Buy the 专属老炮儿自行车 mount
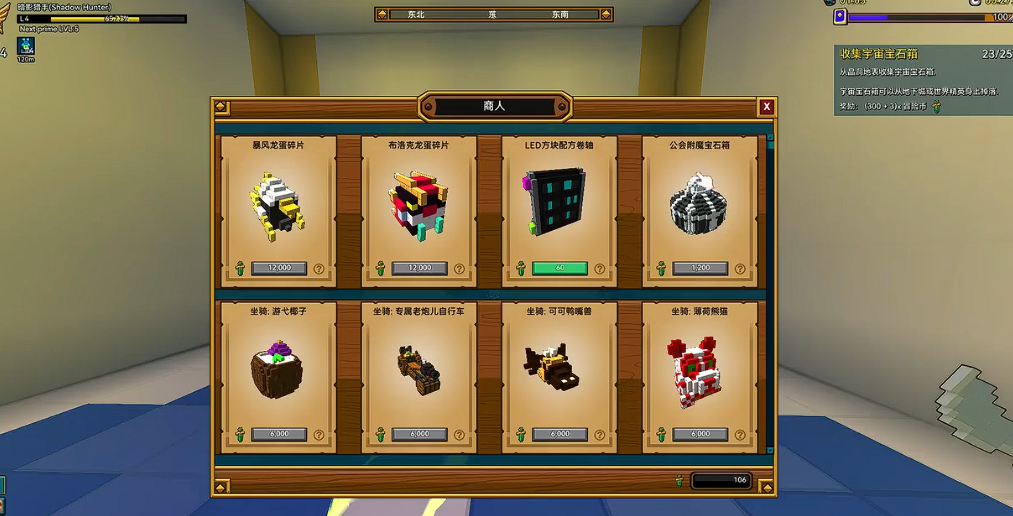1013x516 pixels. tap(420, 434)
